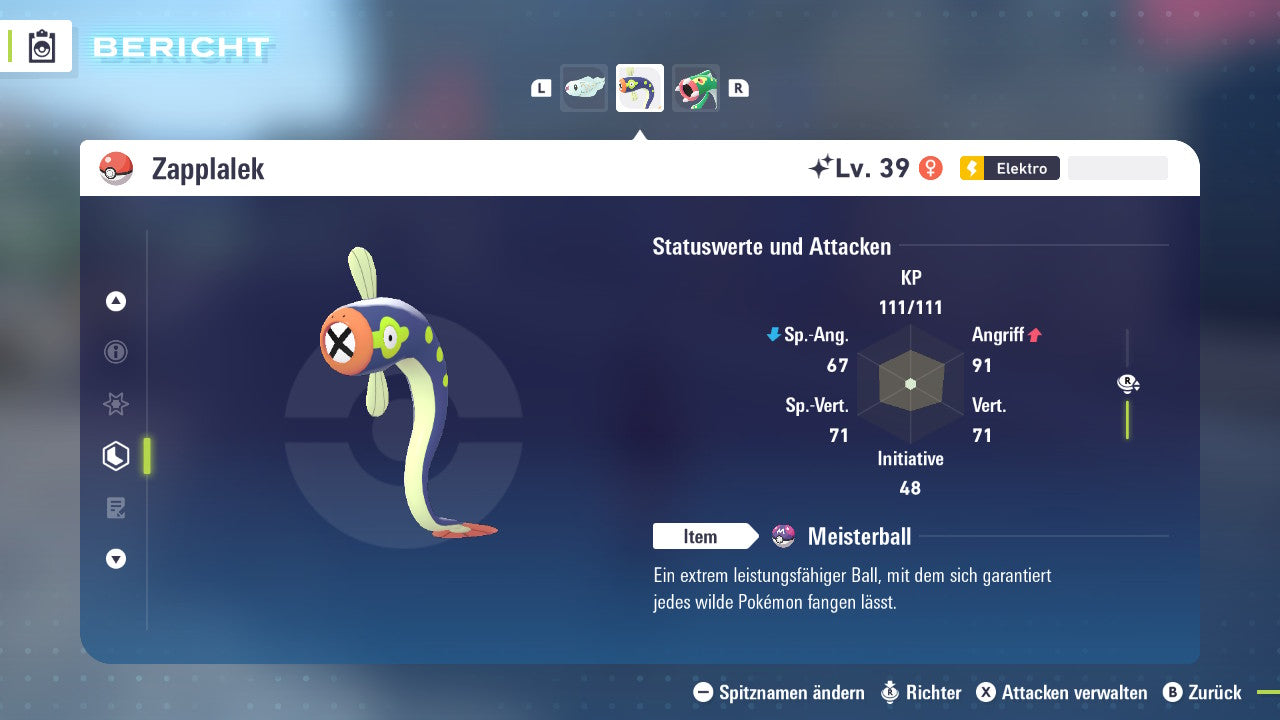Click the down arrow at the sidebar bottom

point(115,559)
